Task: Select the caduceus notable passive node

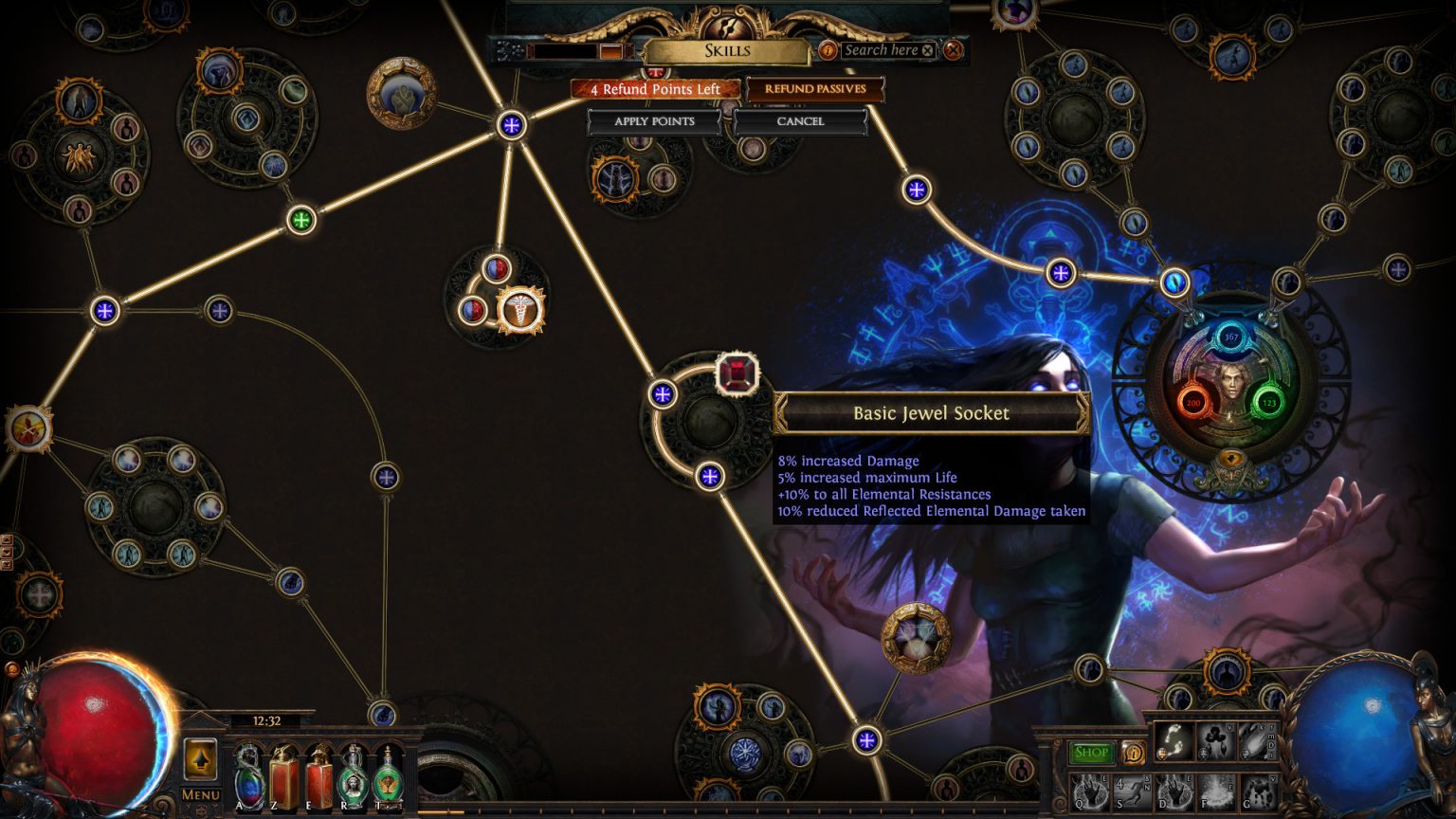Action: [x=519, y=311]
